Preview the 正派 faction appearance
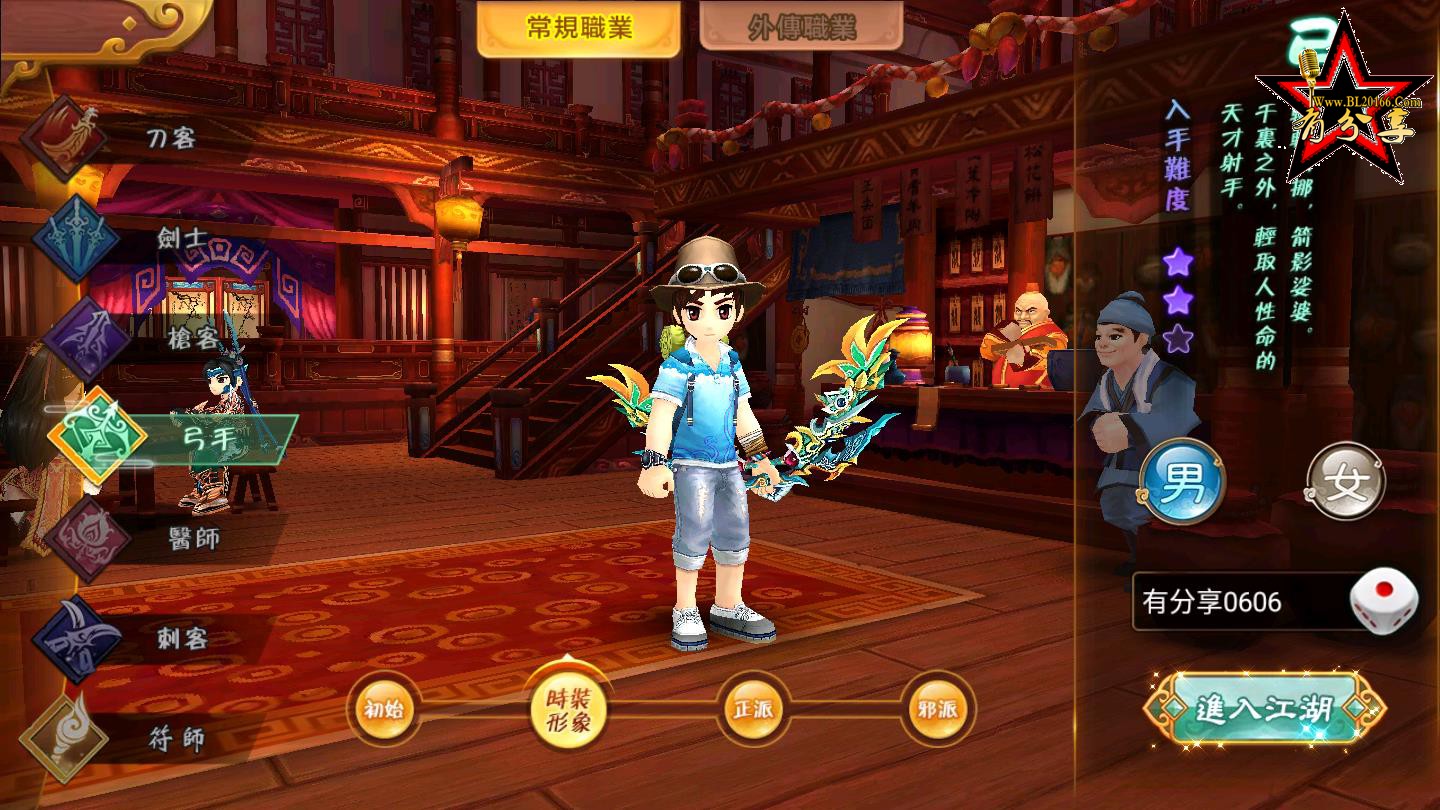Screen dimensions: 1440x810 [x=752, y=710]
